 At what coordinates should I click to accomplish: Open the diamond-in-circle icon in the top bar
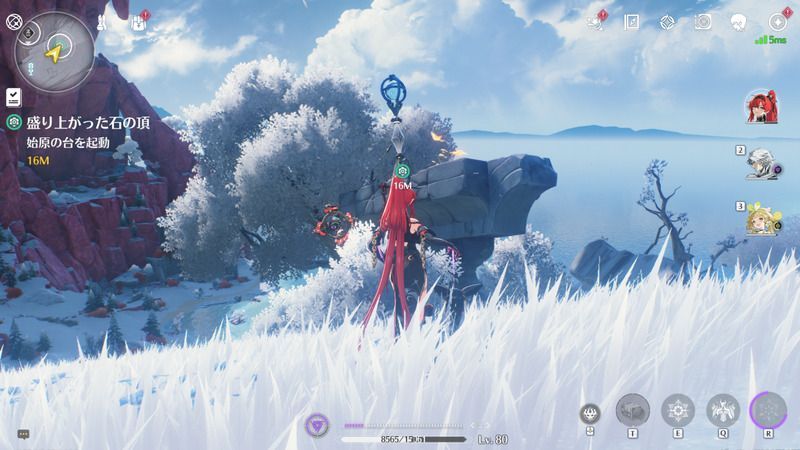668,21
